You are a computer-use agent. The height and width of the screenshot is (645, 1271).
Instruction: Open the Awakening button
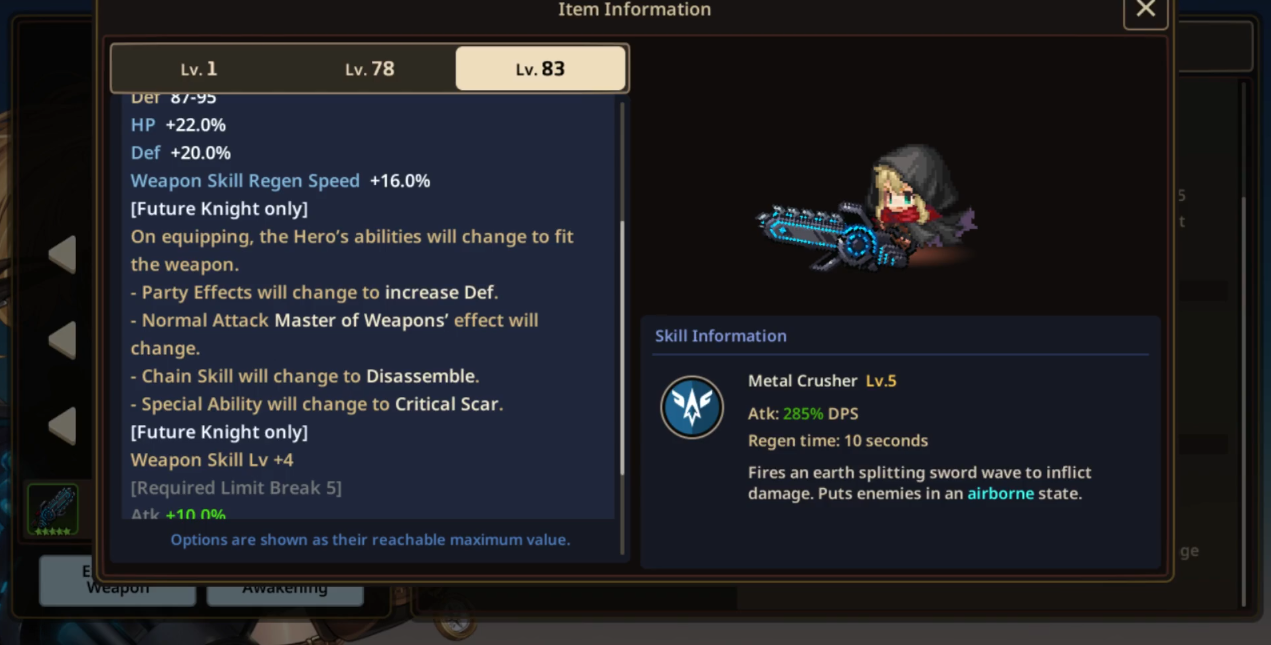(x=284, y=589)
